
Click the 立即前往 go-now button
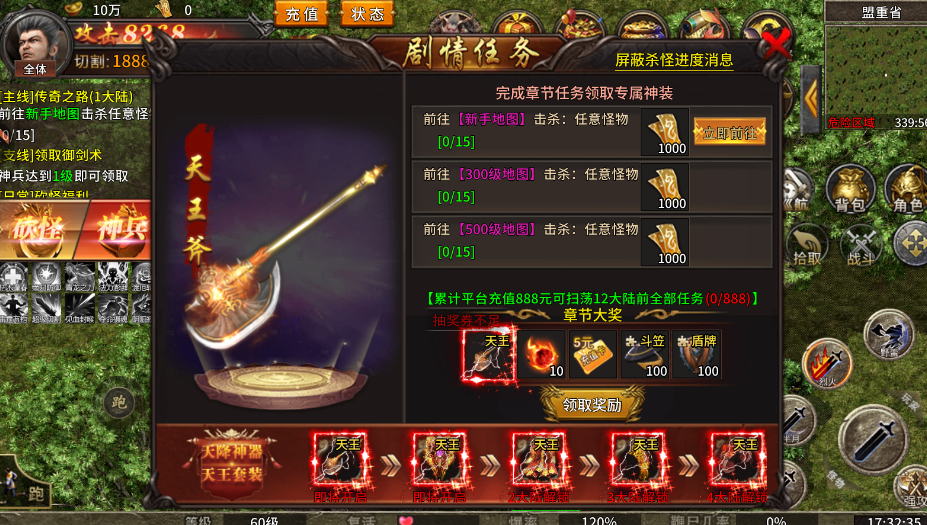[729, 133]
